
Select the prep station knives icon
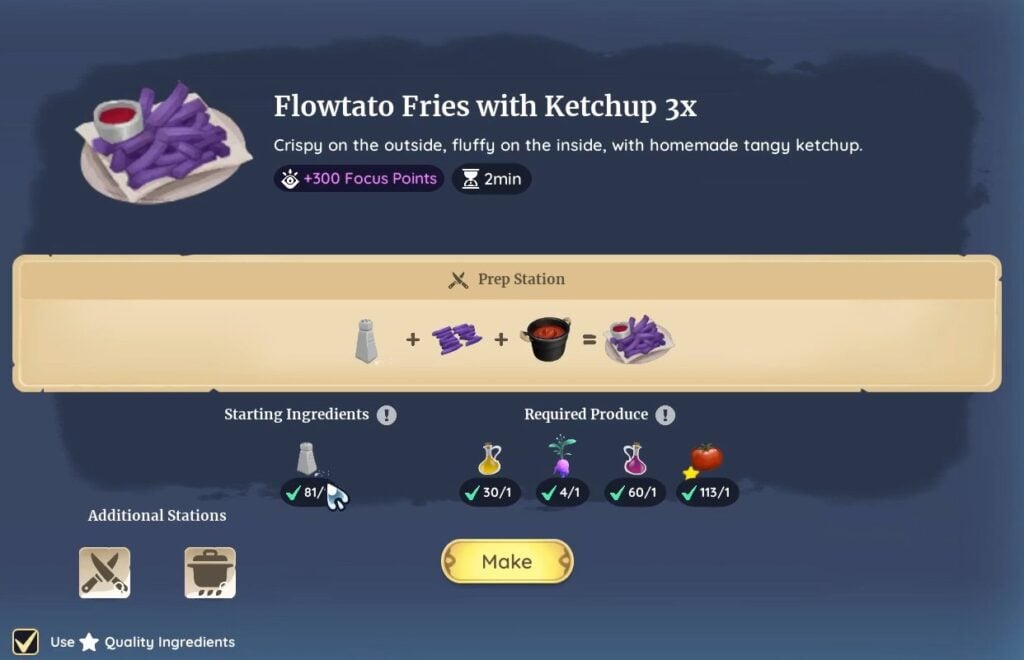click(x=105, y=573)
